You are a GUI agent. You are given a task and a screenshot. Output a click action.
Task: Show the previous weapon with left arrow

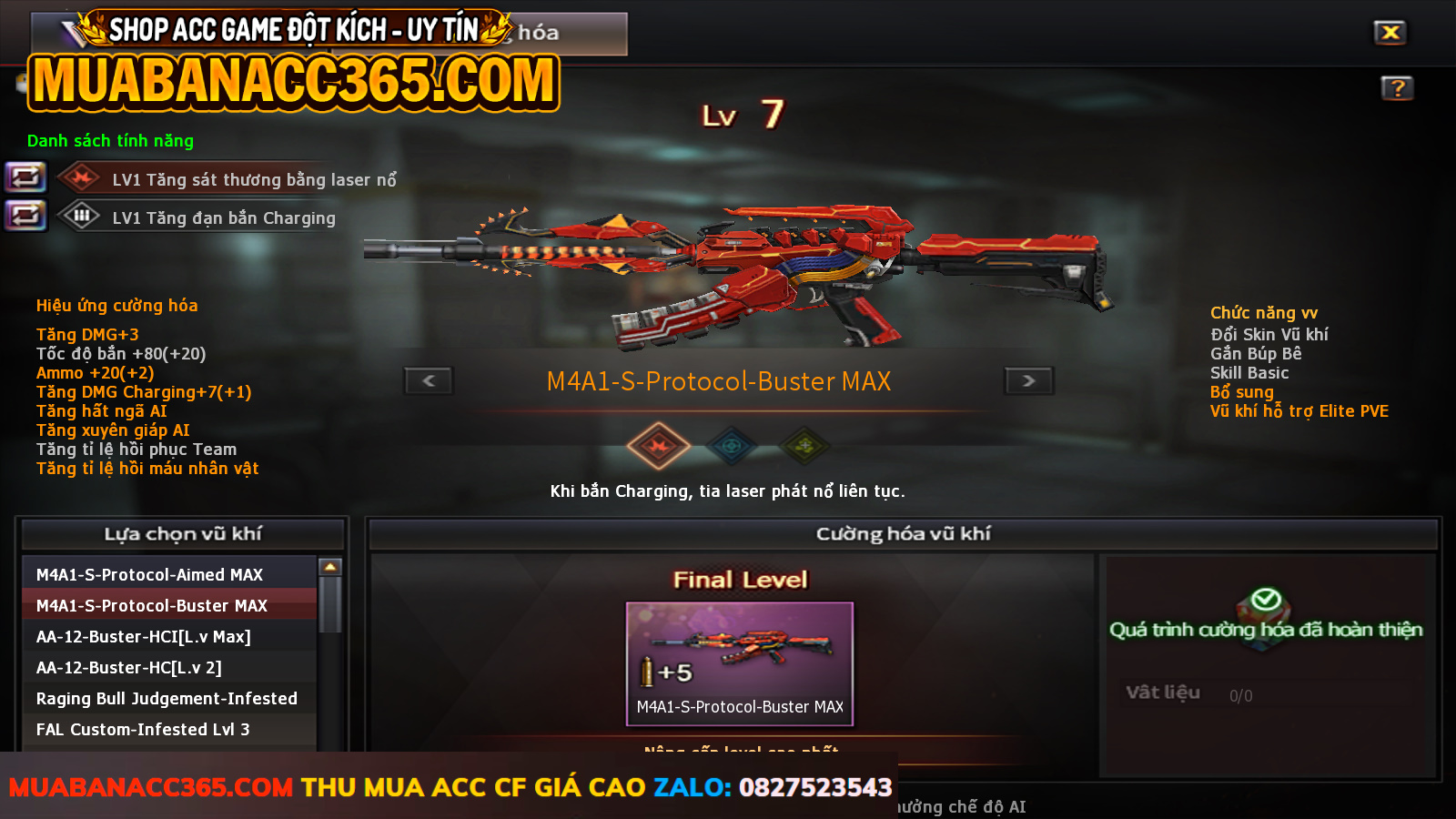click(429, 380)
